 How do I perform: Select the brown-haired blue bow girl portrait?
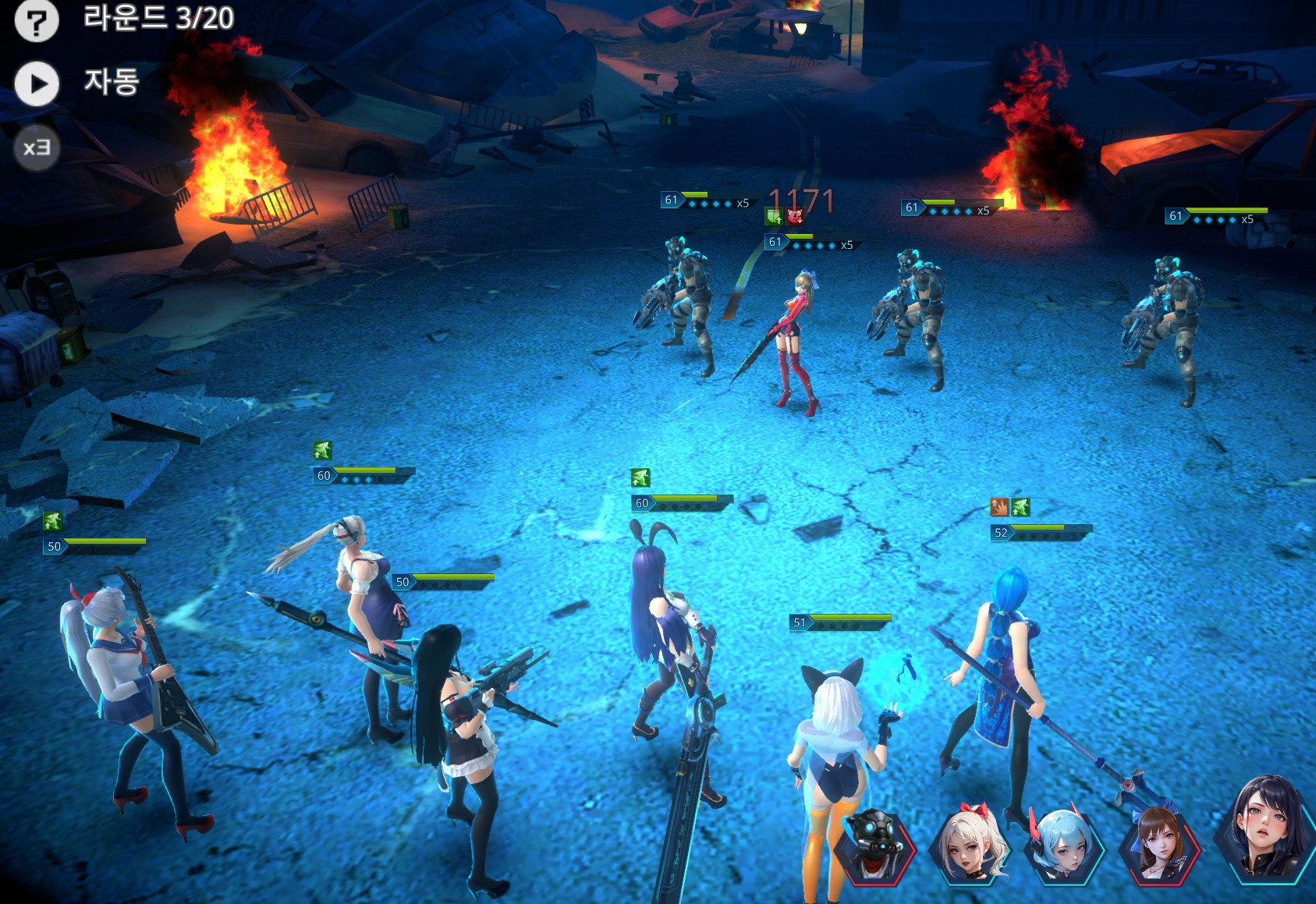tap(1158, 846)
